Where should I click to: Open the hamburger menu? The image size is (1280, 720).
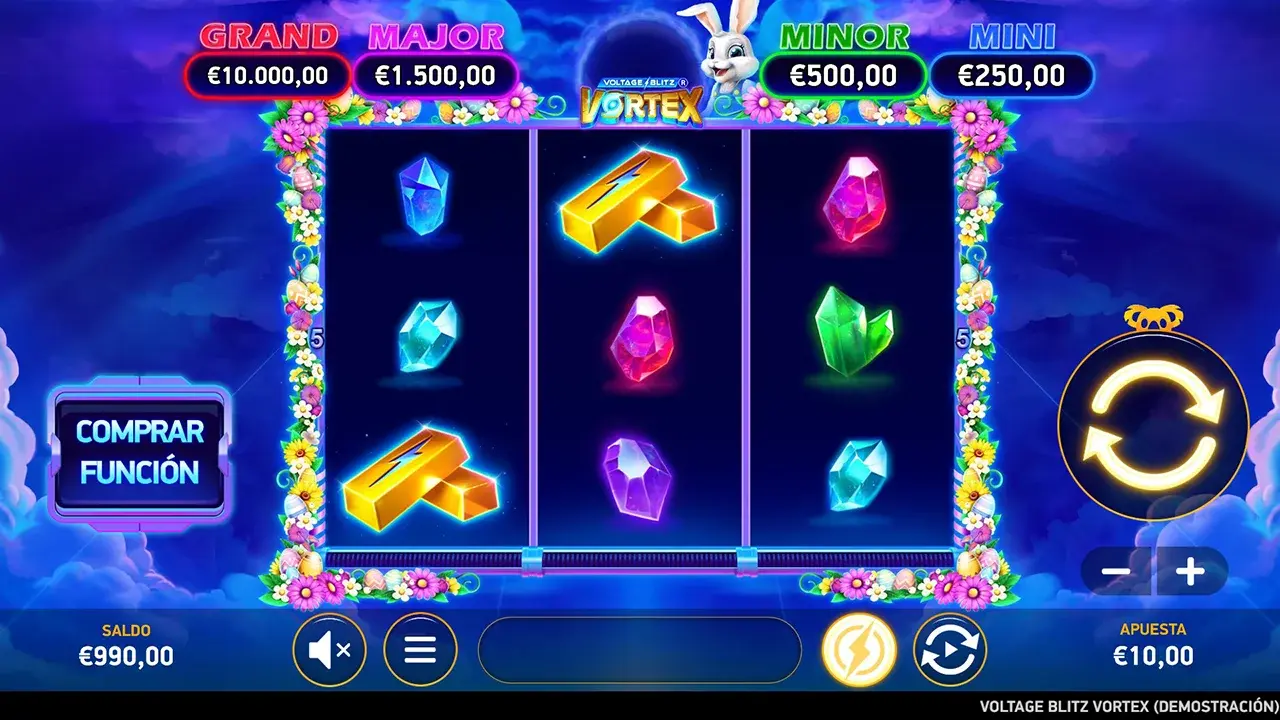(420, 650)
